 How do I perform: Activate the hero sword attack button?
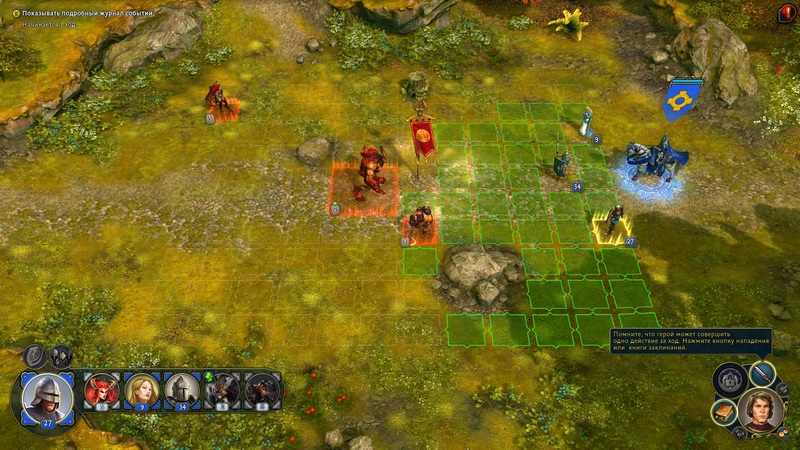pyautogui.click(x=762, y=373)
